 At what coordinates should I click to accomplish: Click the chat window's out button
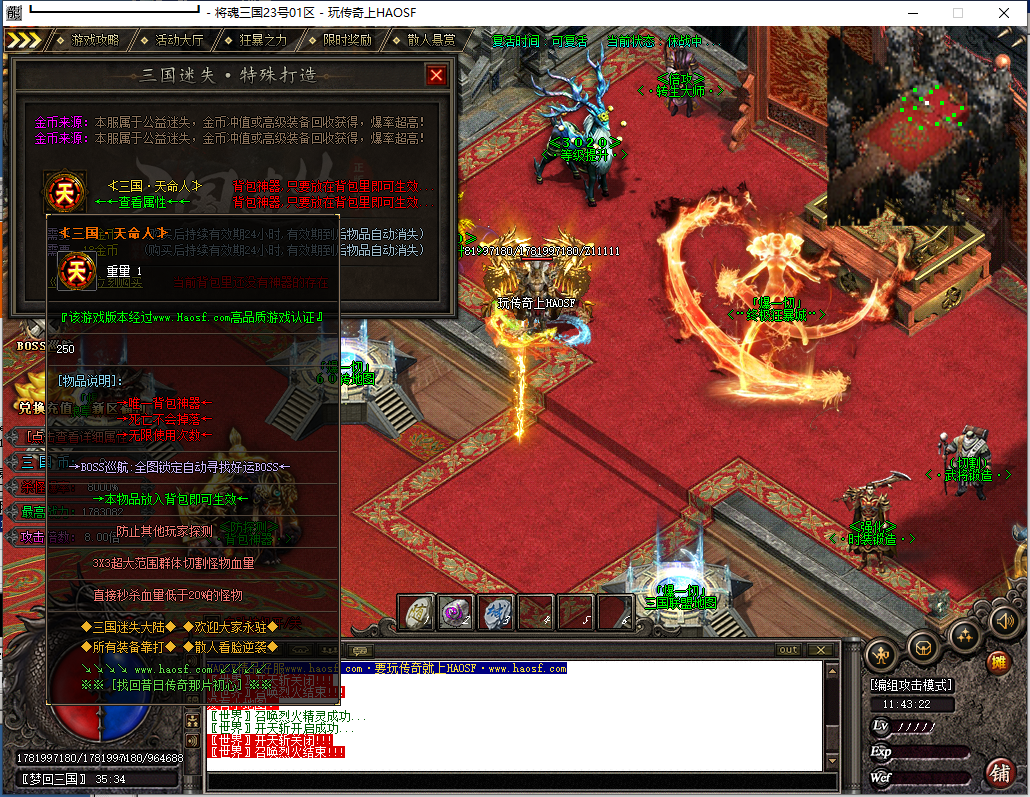tap(789, 650)
